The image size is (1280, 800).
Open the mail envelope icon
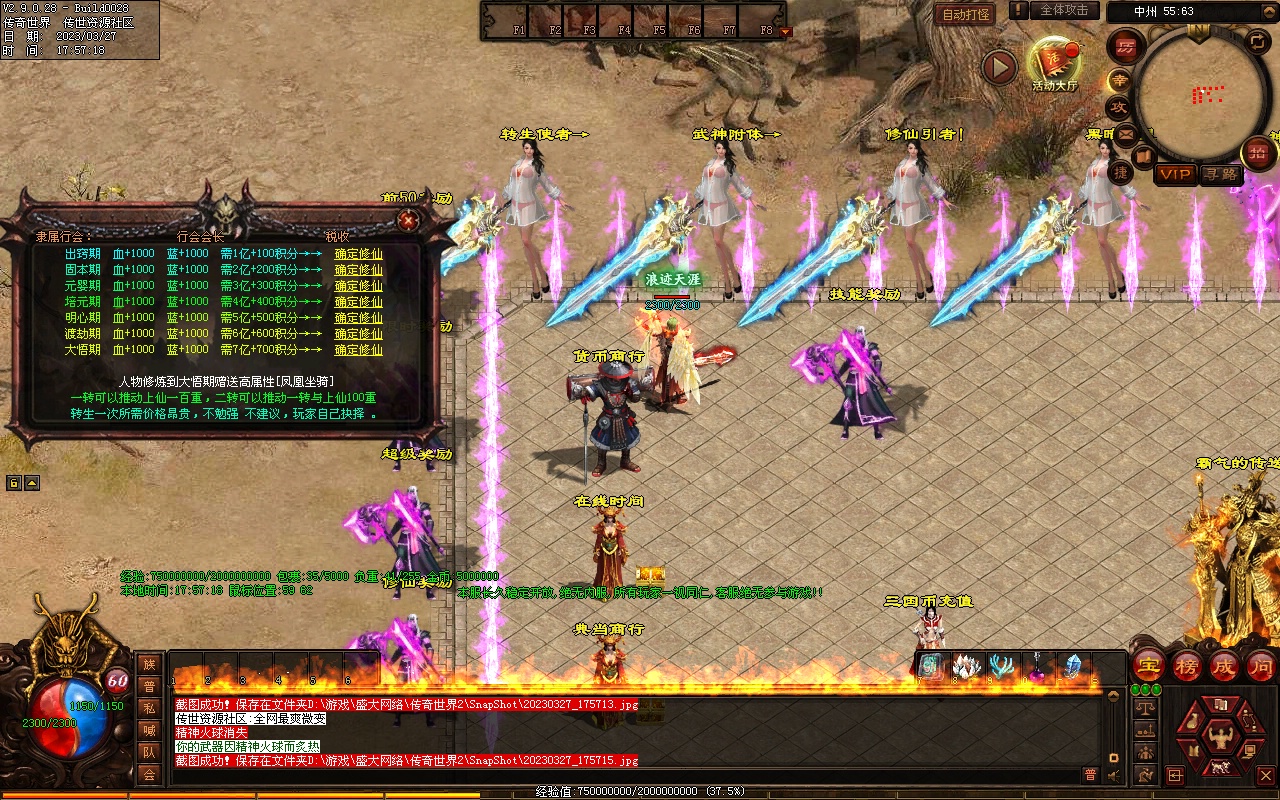click(x=1126, y=133)
